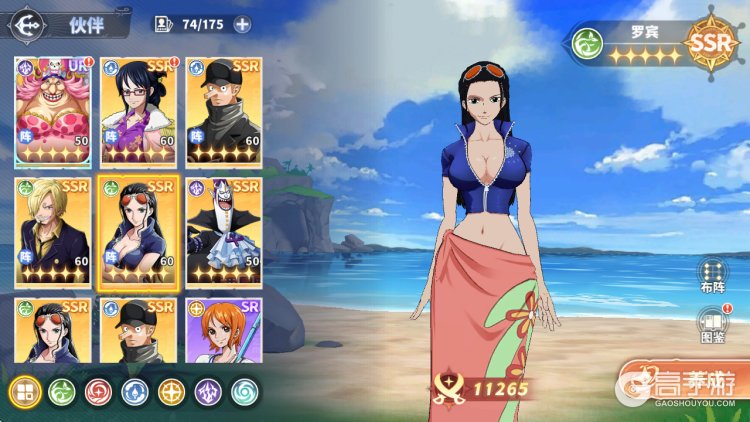Screen dimensions: 750x422
Task: Show all partners with the grid filter
Action: [x=24, y=392]
